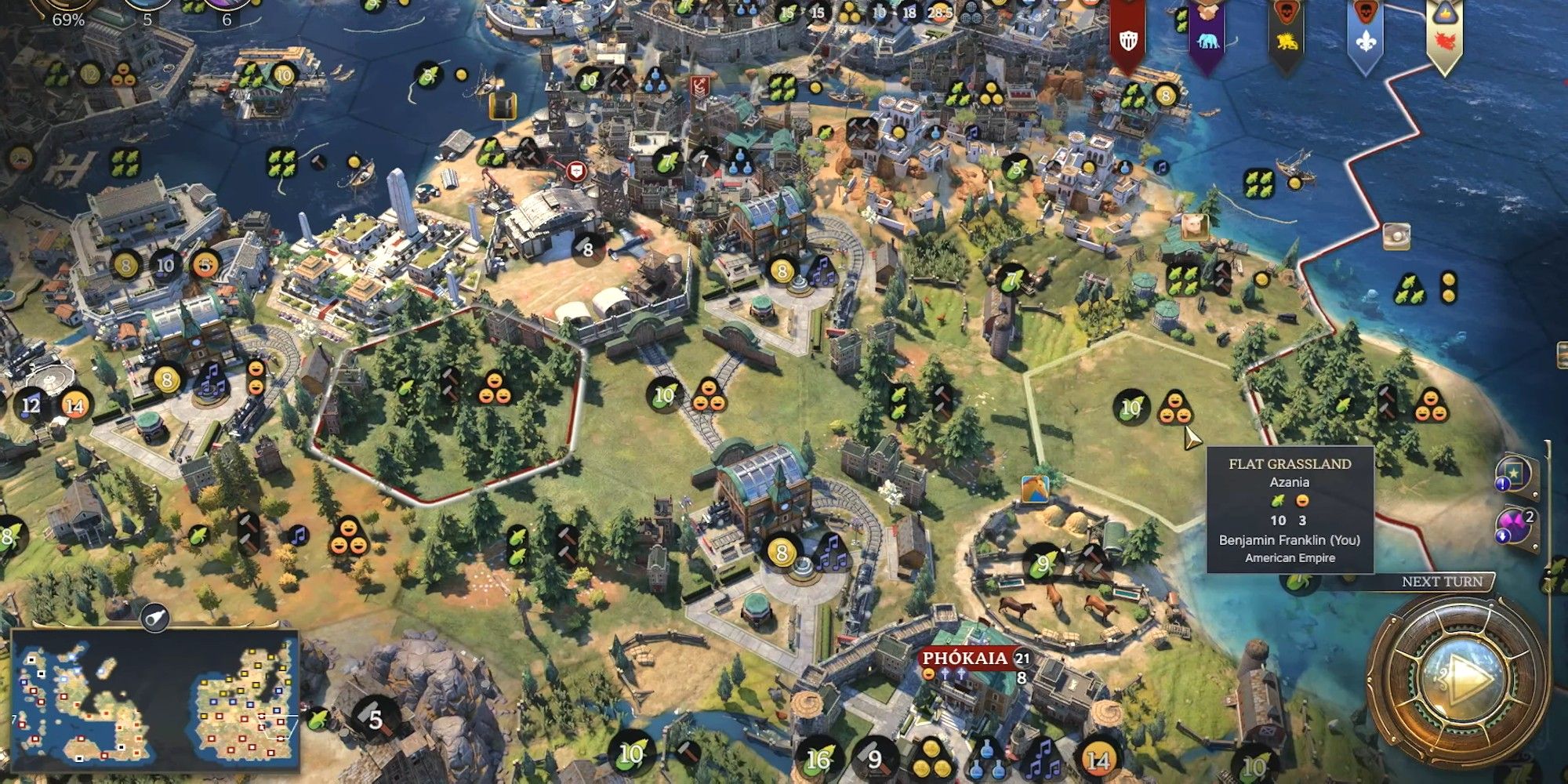This screenshot has width=1568, height=784.
Task: Select the red shield leader banner
Action: click(x=1128, y=35)
